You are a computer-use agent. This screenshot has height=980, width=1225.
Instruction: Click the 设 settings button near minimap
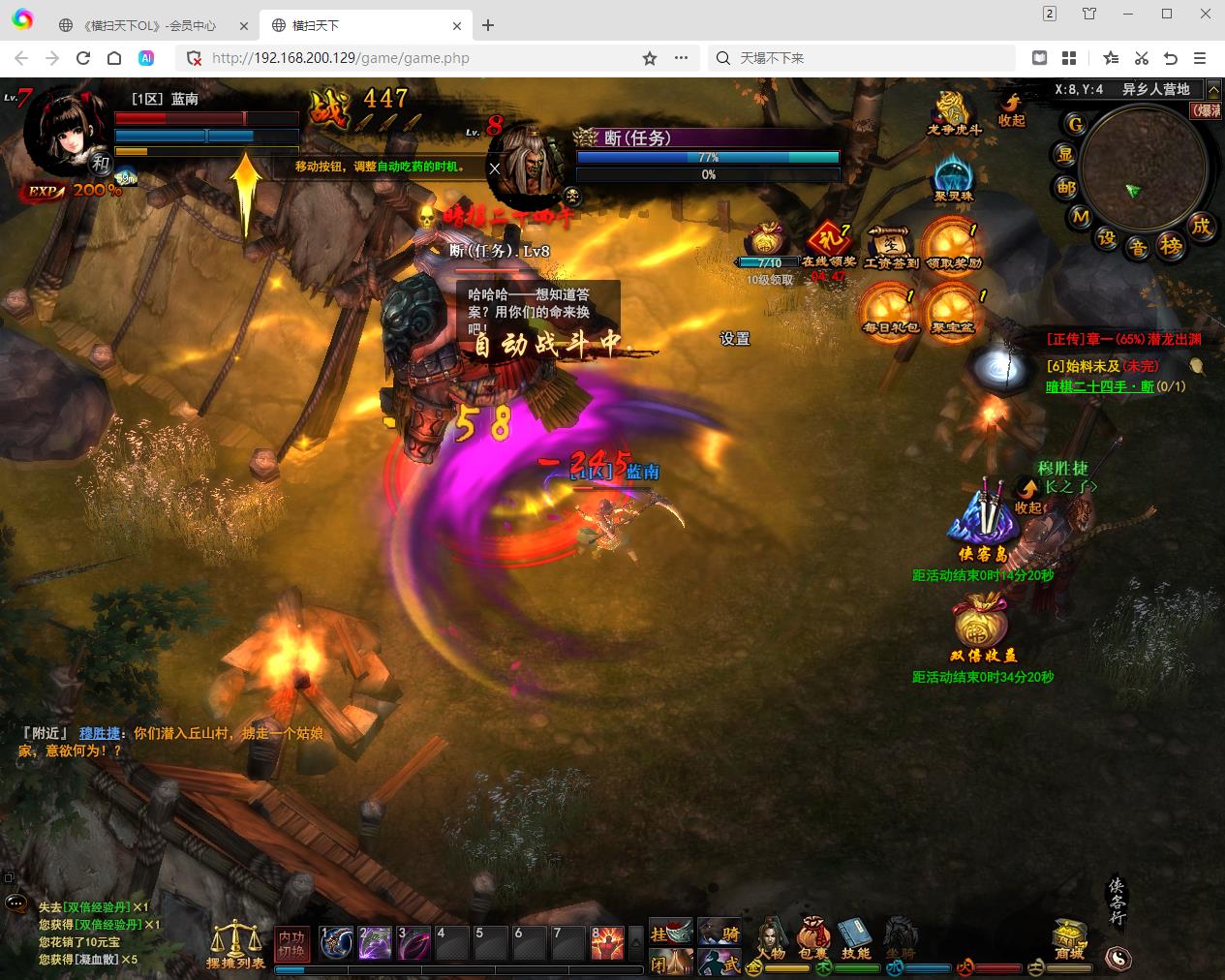tap(1107, 239)
